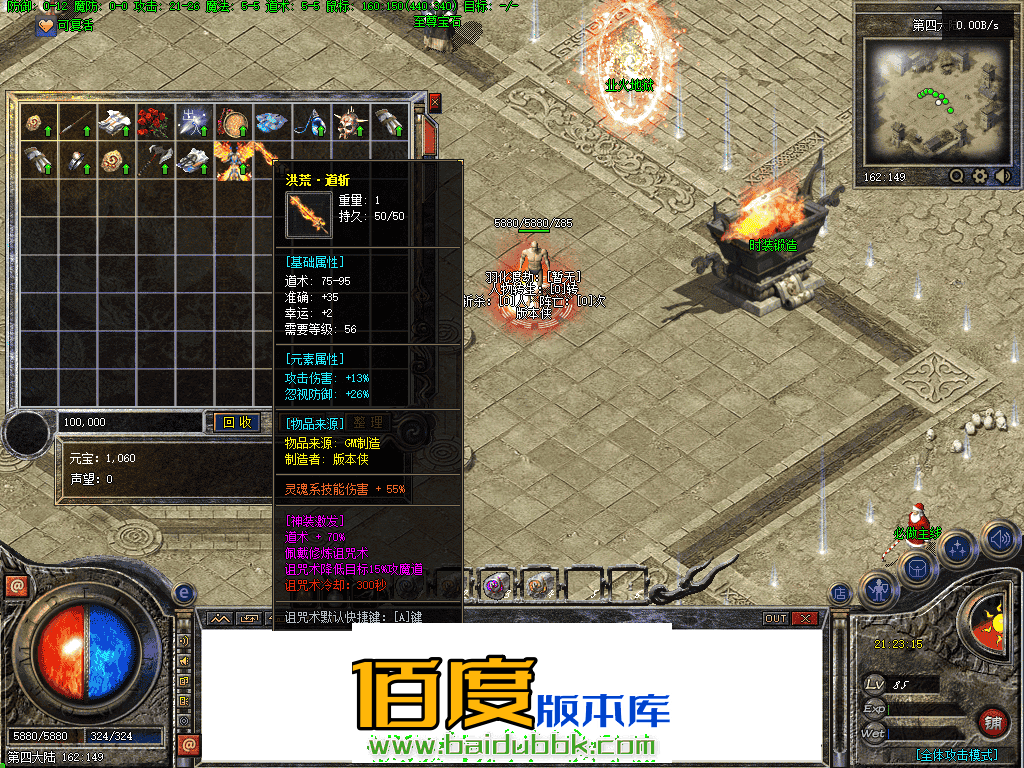The height and width of the screenshot is (768, 1024).
Task: Click the 可复活 revive heart icon
Action: 47,27
